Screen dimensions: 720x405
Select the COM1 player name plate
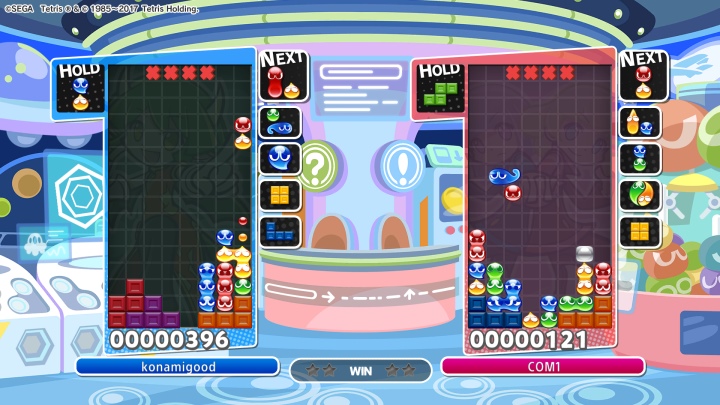tap(543, 366)
